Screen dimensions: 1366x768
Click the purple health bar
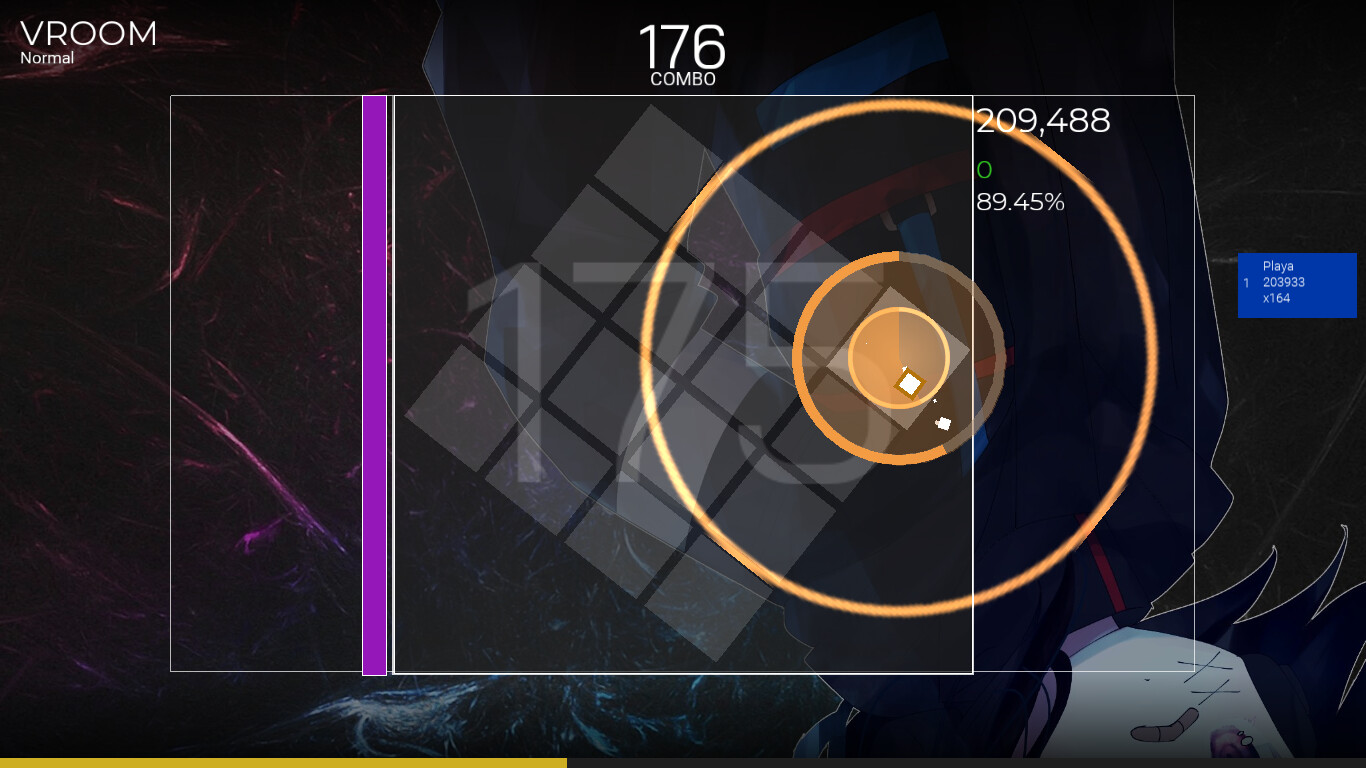point(373,385)
